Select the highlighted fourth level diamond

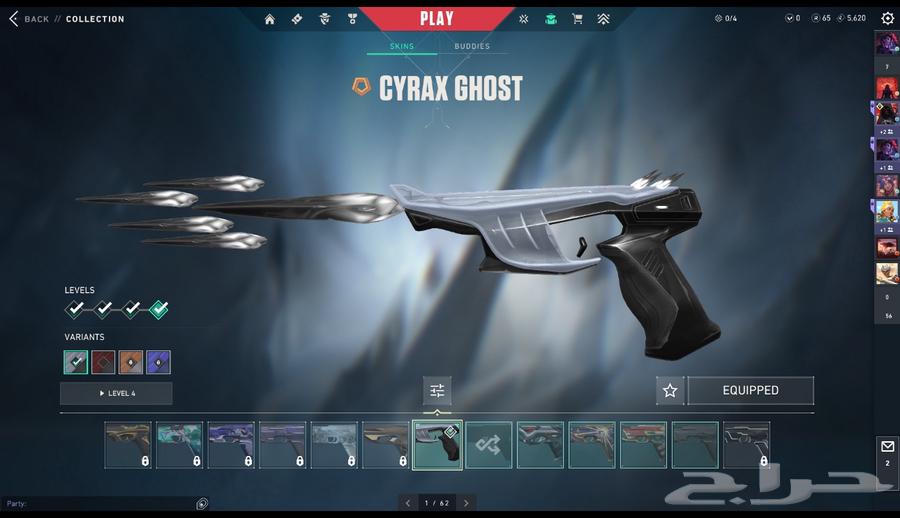coord(158,310)
